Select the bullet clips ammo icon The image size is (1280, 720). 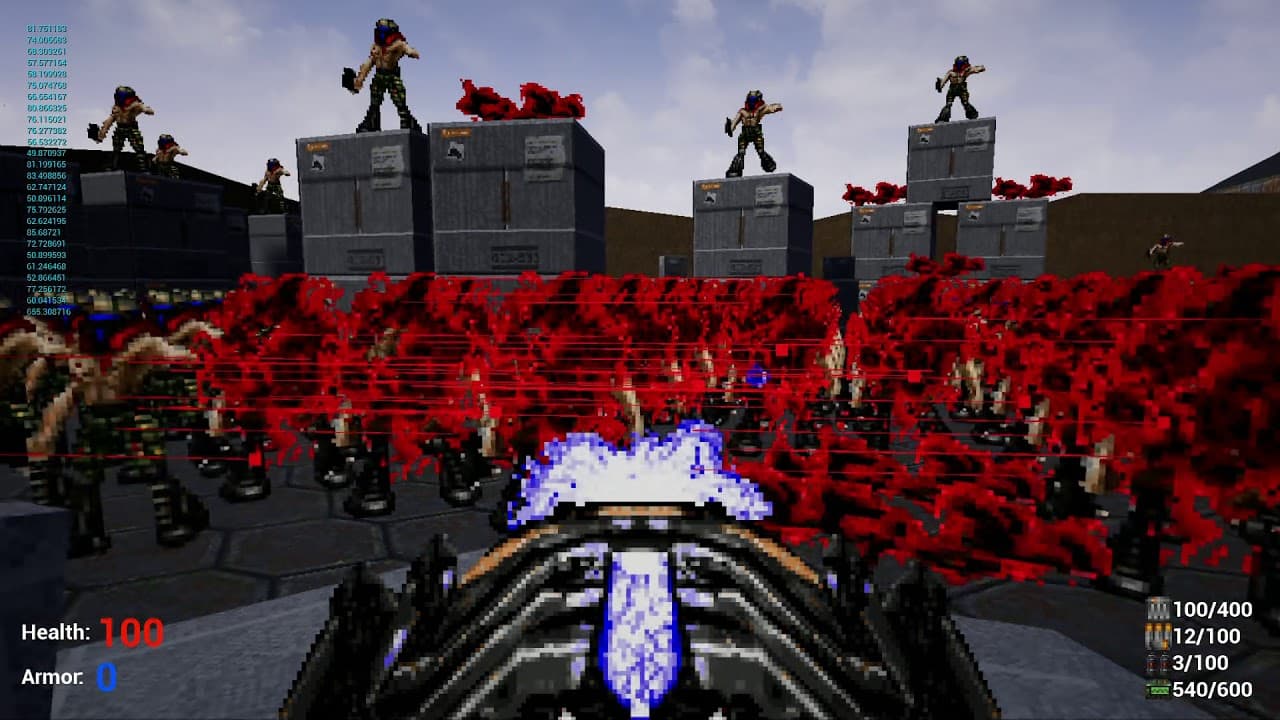pyautogui.click(x=1158, y=608)
